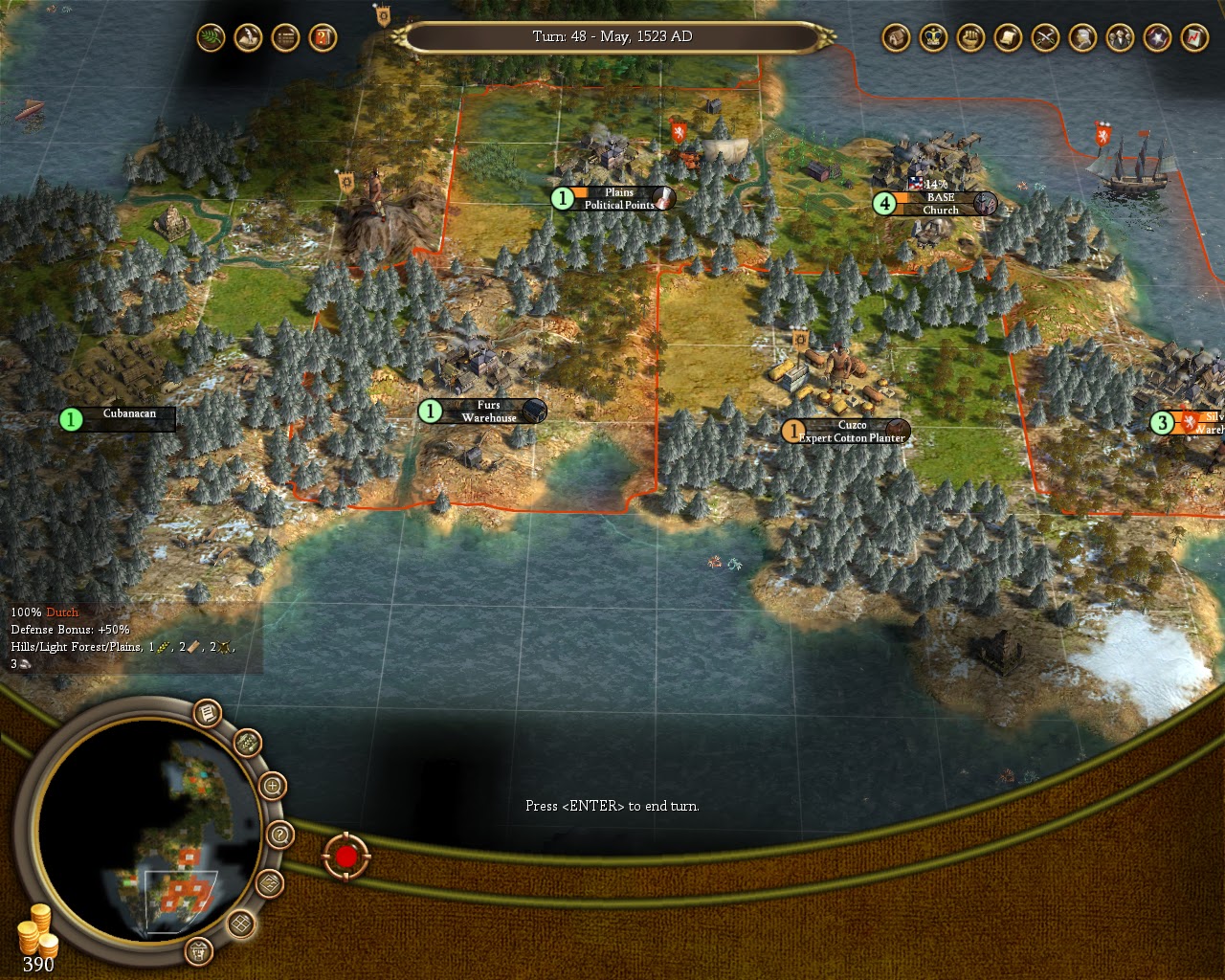Open the Domestic Advisor house icon

coord(895,39)
